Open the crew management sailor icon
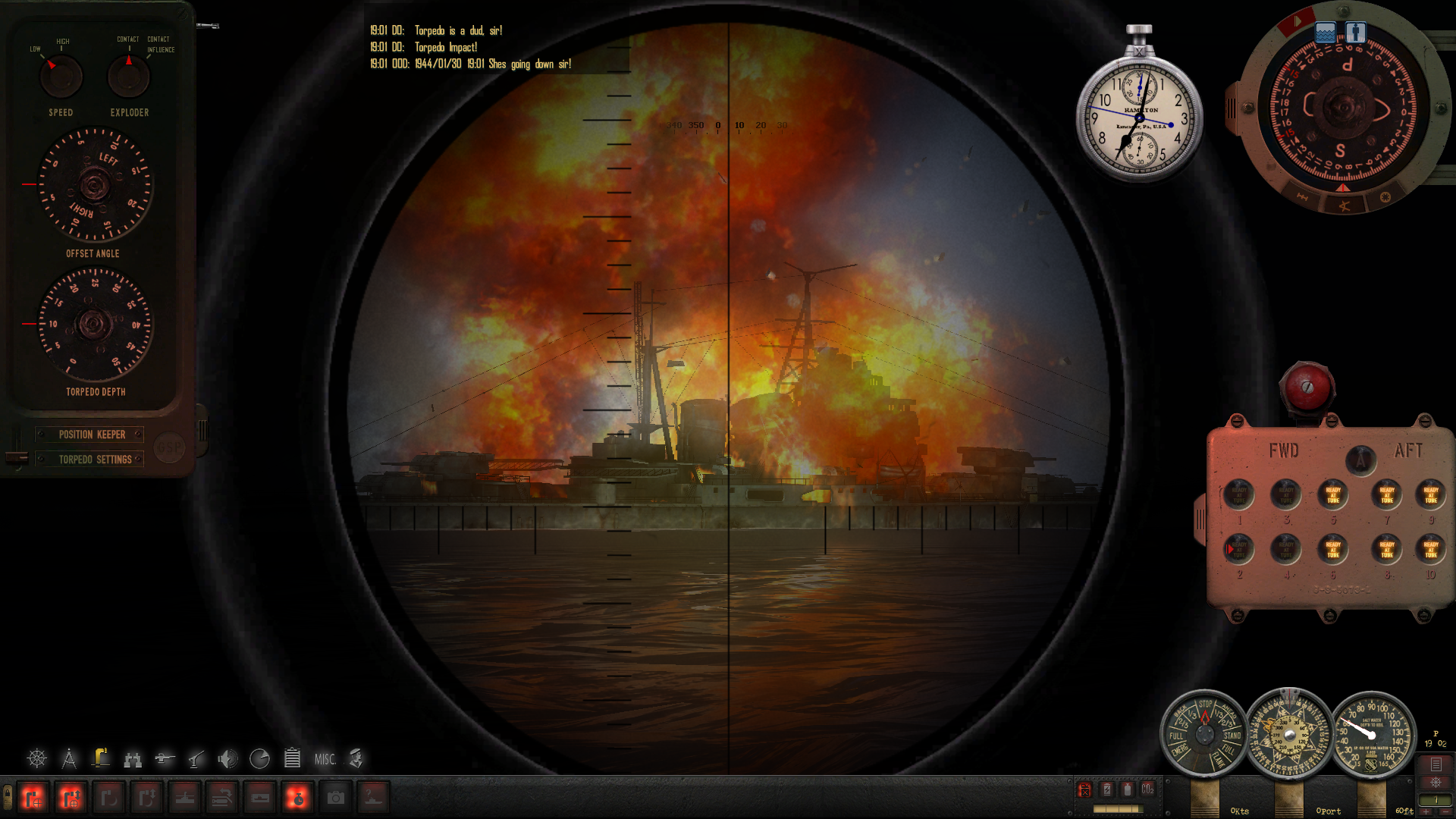The width and height of the screenshot is (1456, 819). (x=356, y=758)
